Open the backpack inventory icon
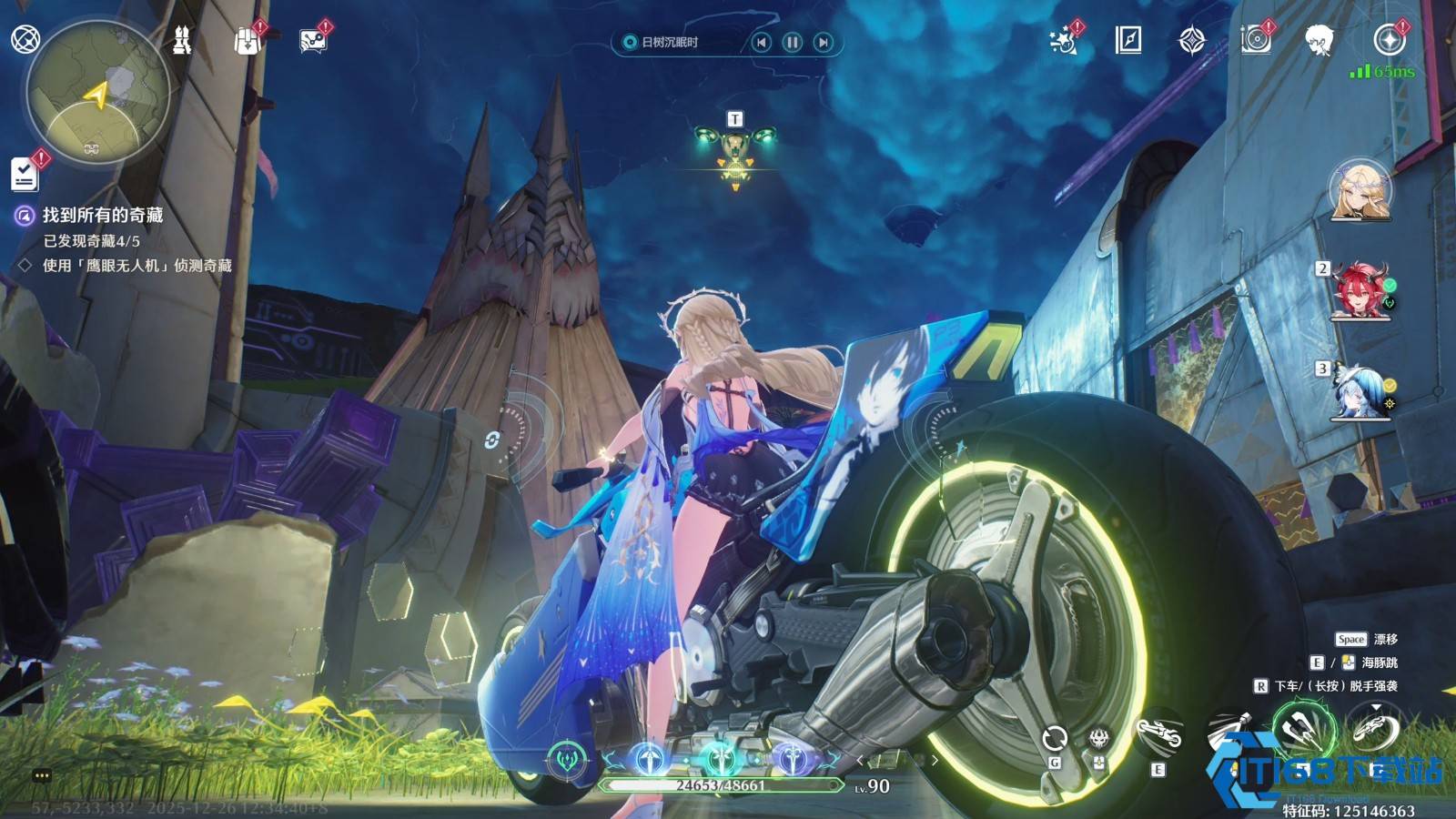Viewport: 1456px width, 819px height. coord(248,41)
